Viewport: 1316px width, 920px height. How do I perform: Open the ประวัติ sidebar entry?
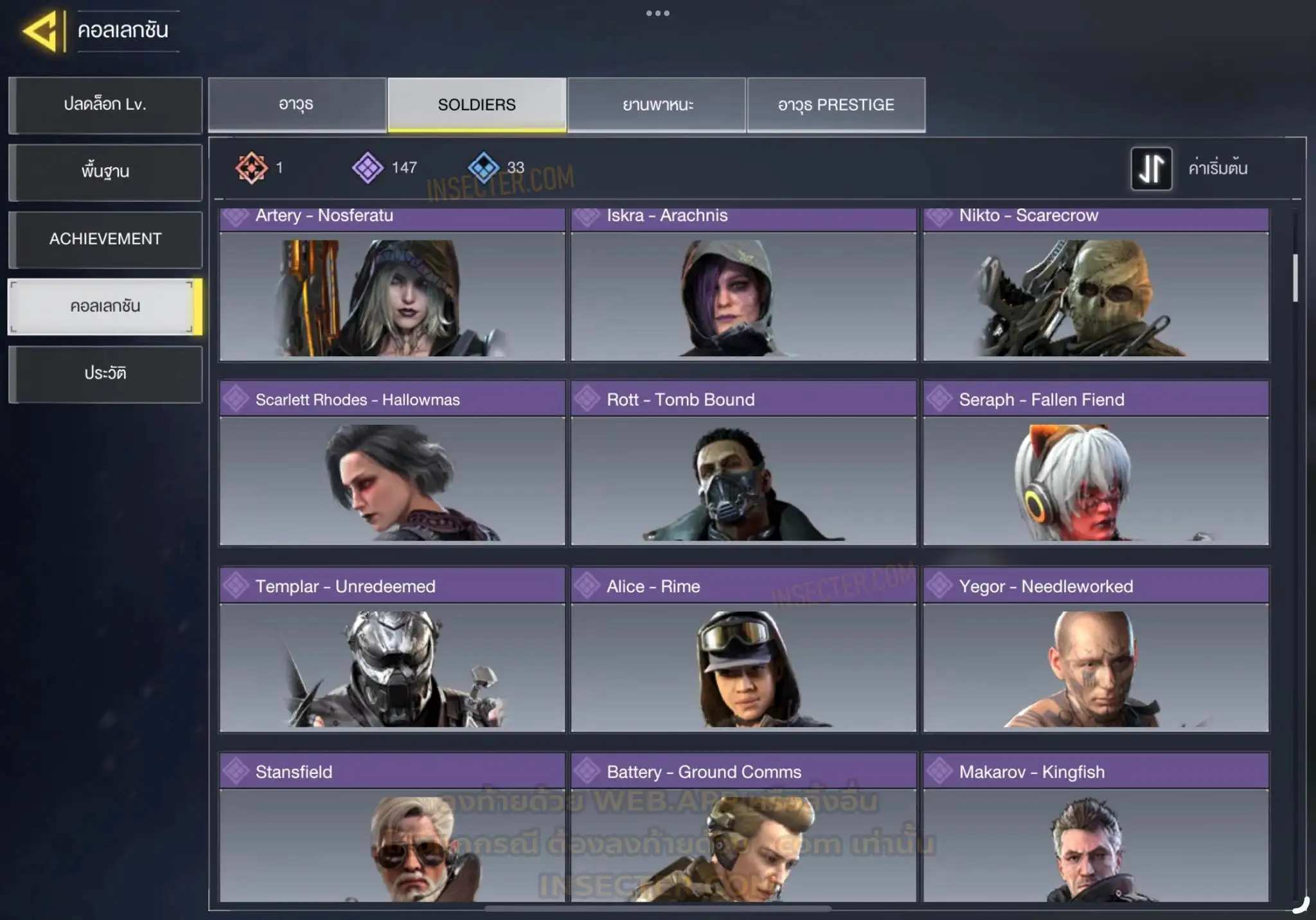[105, 374]
